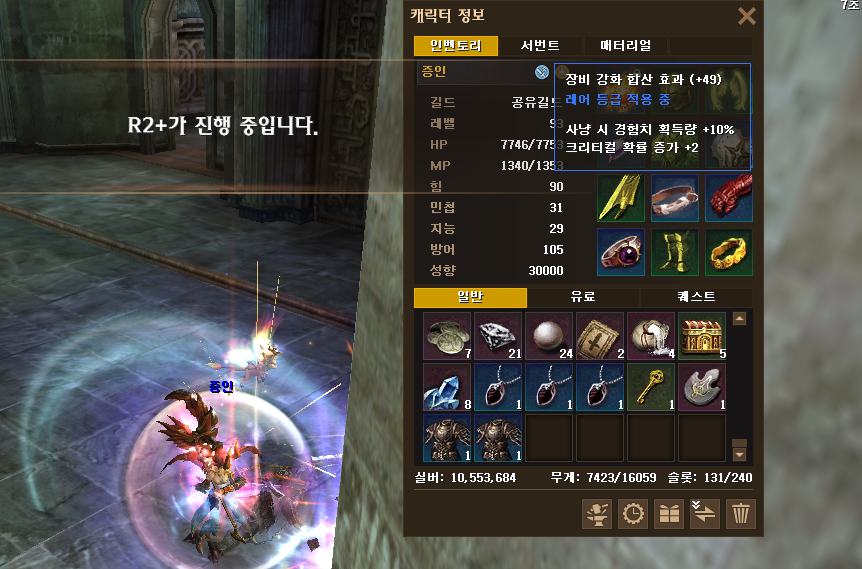Choose the cross-marked scroll item
Viewport: 862px width, 569px height.
coord(600,336)
